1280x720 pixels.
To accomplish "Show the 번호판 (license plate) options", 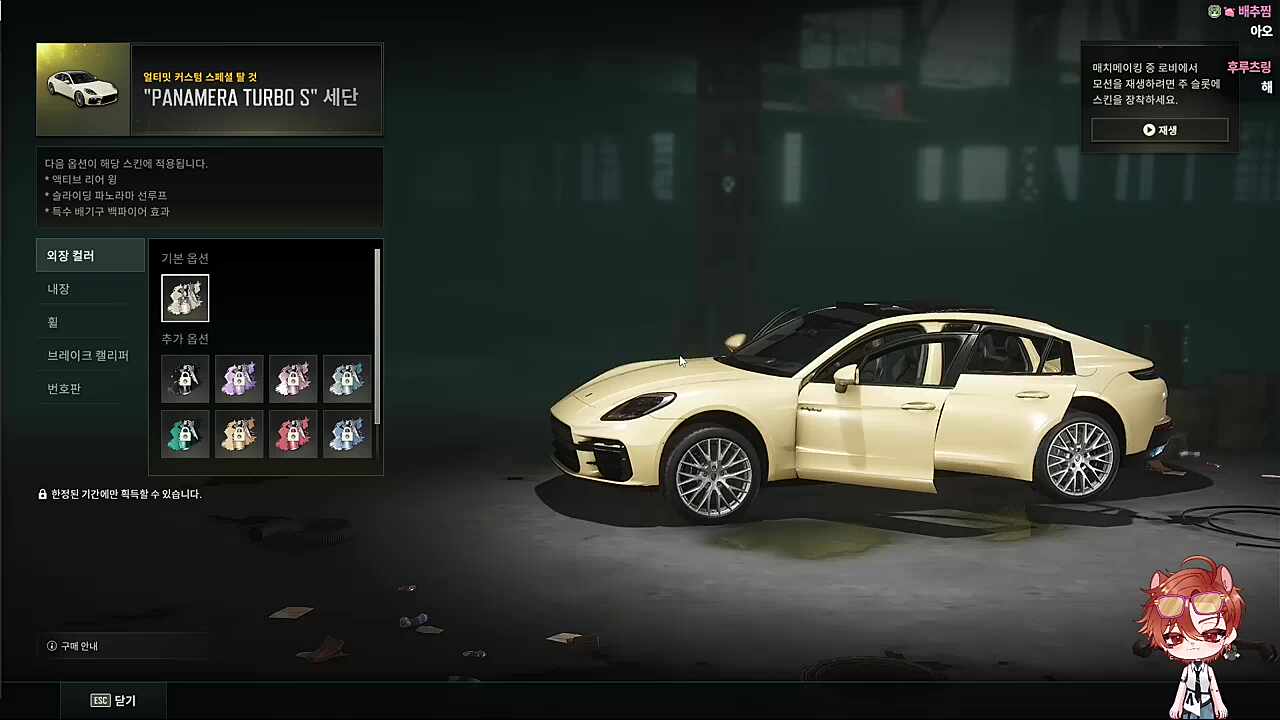I will pos(90,388).
